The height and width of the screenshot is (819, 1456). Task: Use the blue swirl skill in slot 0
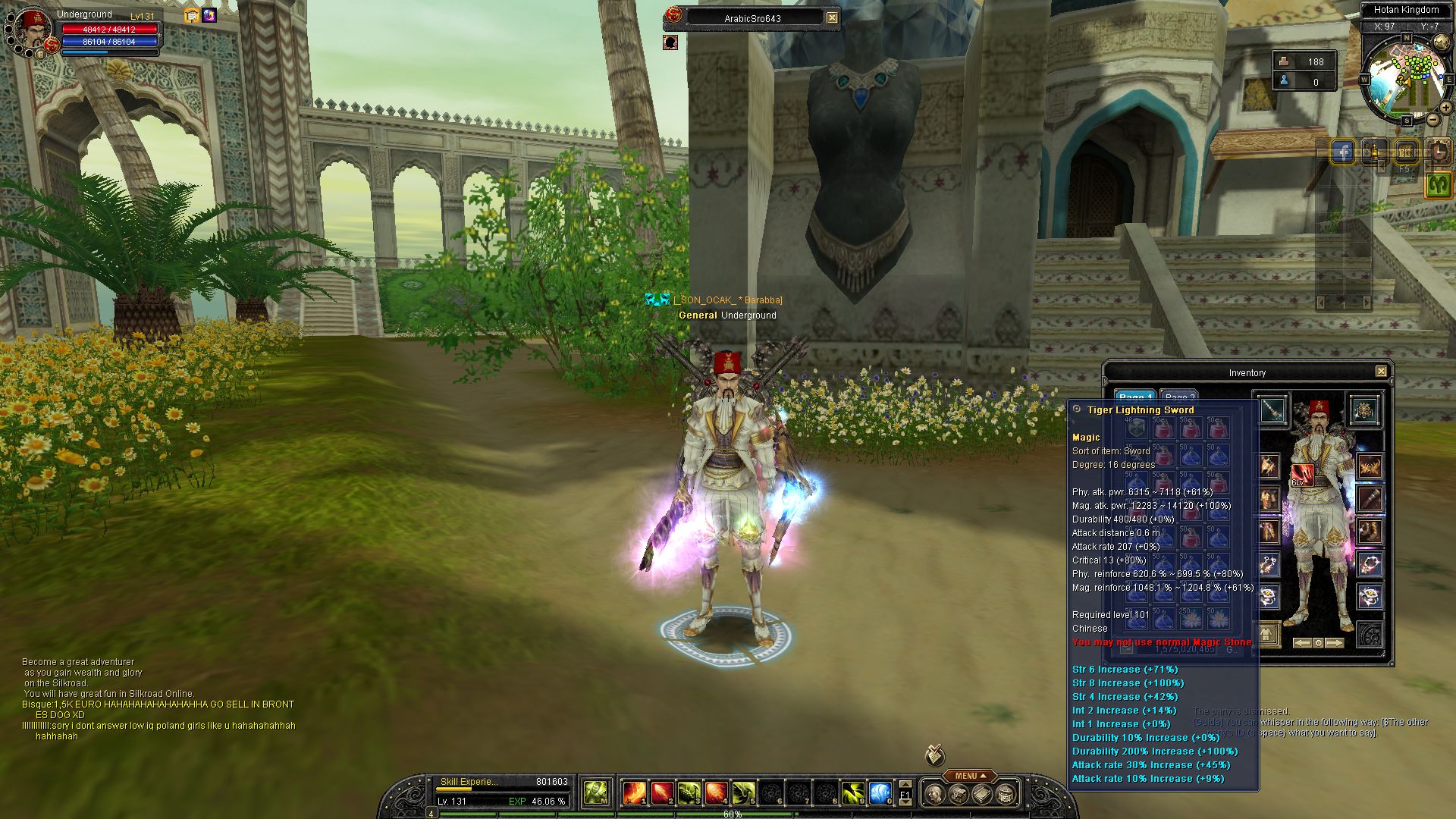click(x=880, y=793)
